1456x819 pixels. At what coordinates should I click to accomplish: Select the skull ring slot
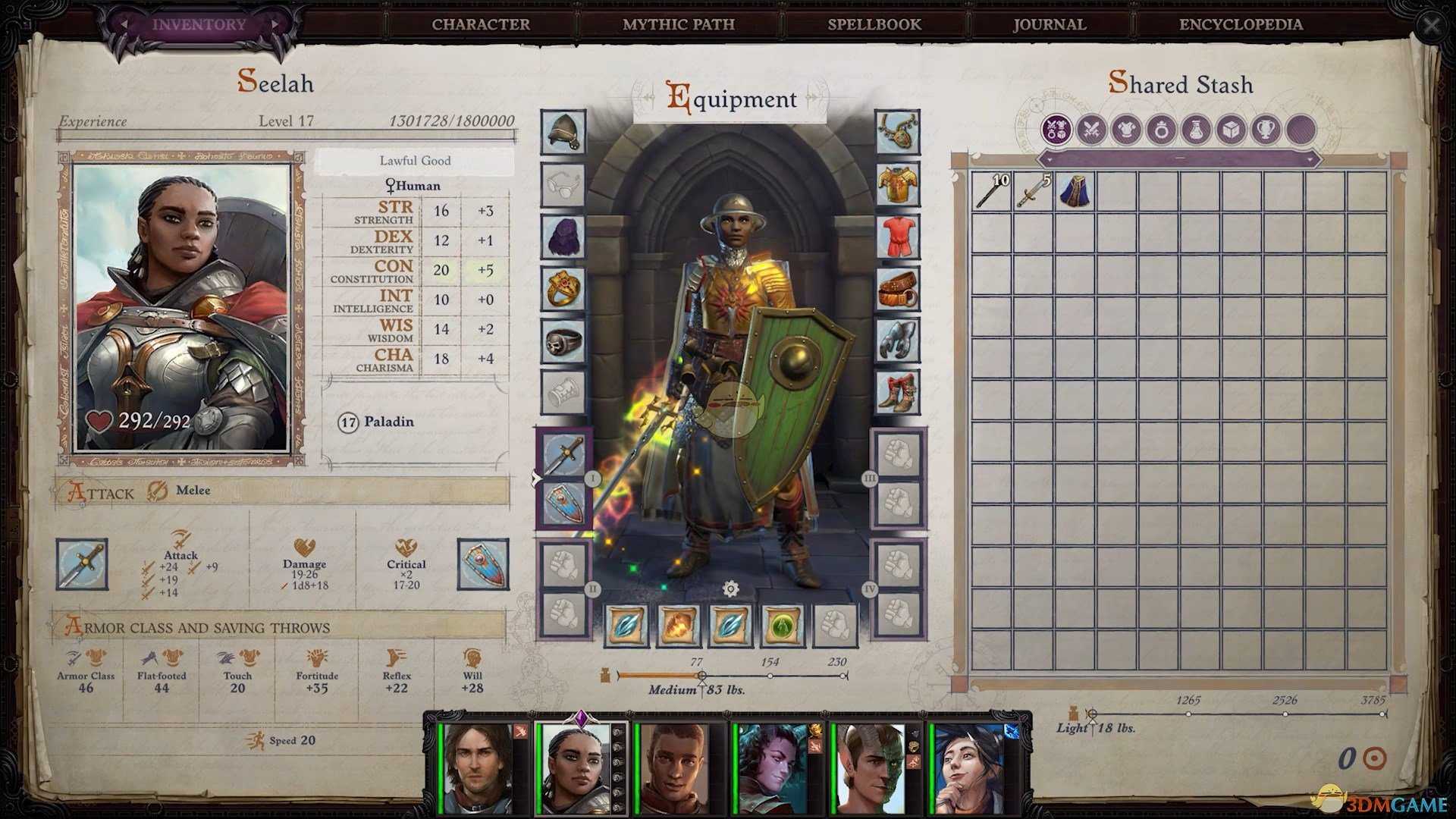[563, 341]
